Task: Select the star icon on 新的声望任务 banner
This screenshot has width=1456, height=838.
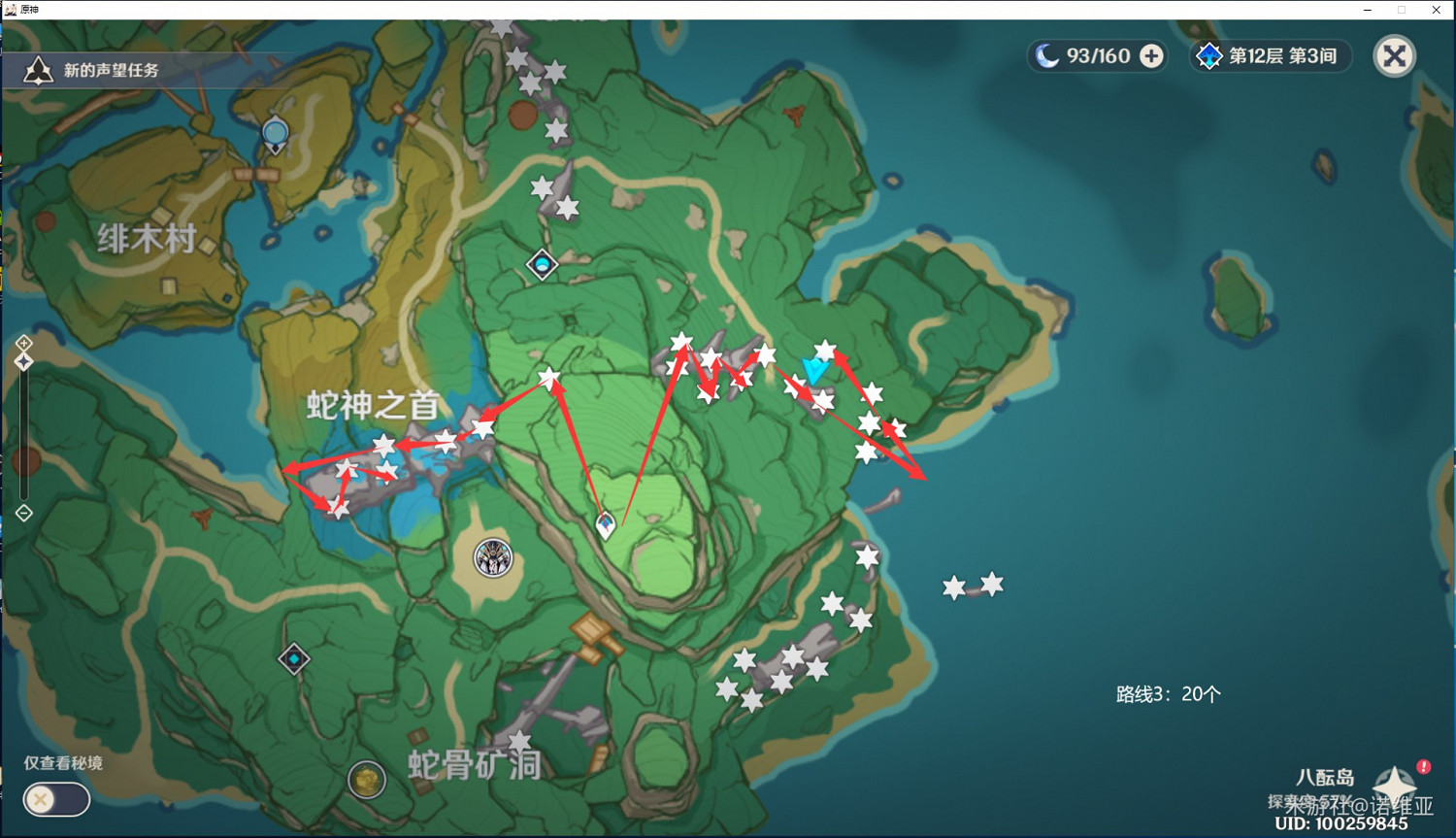Action: [x=37, y=69]
